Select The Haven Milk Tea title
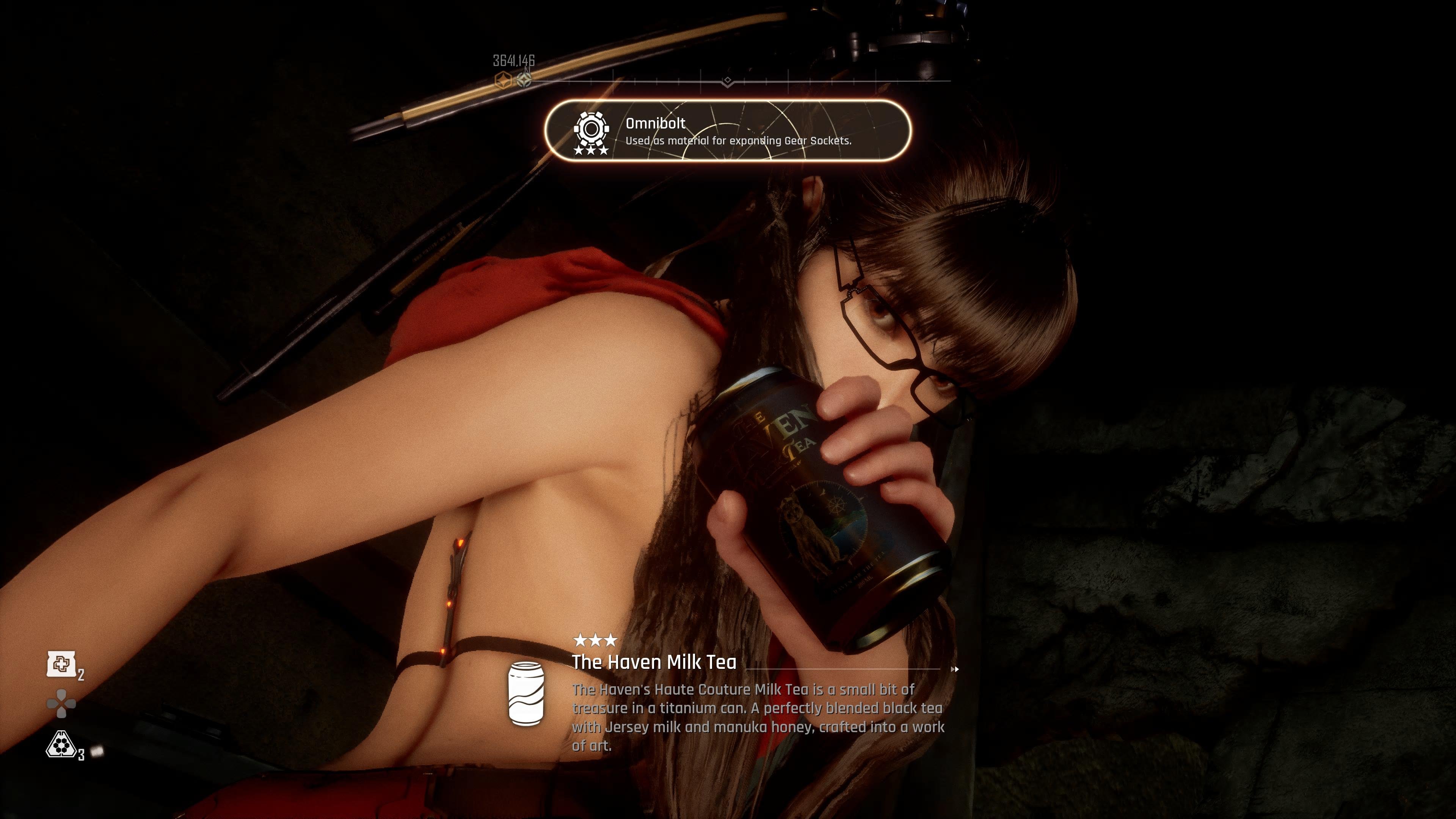The height and width of the screenshot is (819, 1456). coord(654,662)
